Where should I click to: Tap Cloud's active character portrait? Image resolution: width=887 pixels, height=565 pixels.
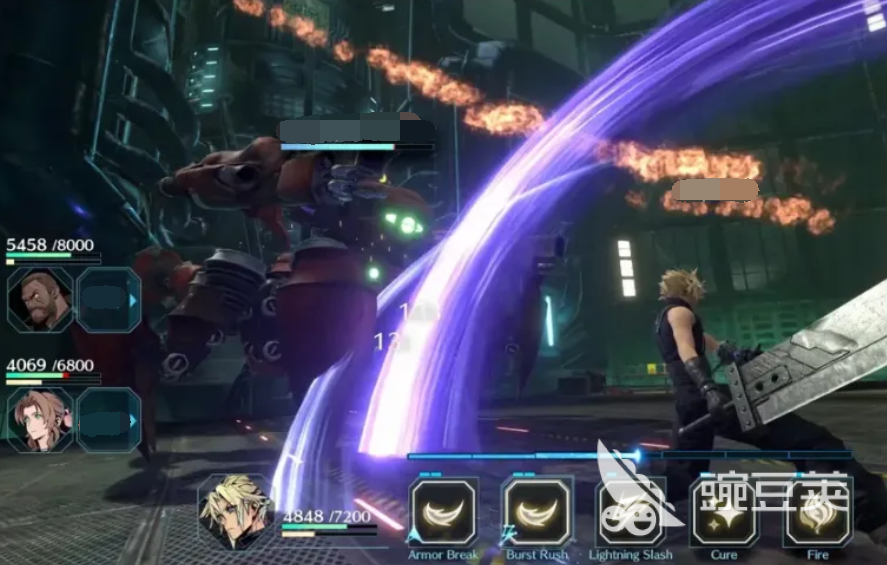[x=236, y=512]
